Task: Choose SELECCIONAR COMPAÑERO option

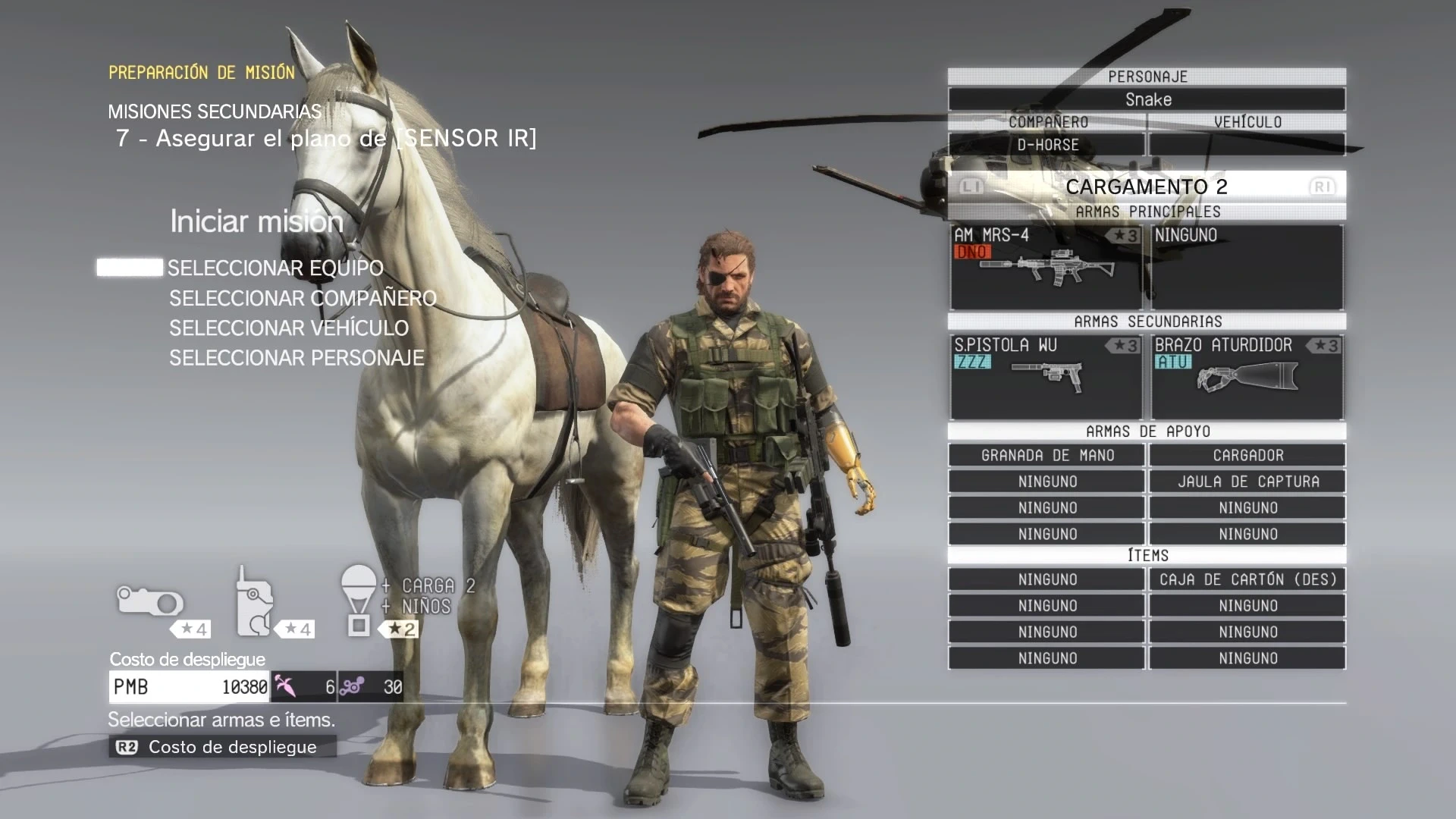Action: pyautogui.click(x=303, y=299)
